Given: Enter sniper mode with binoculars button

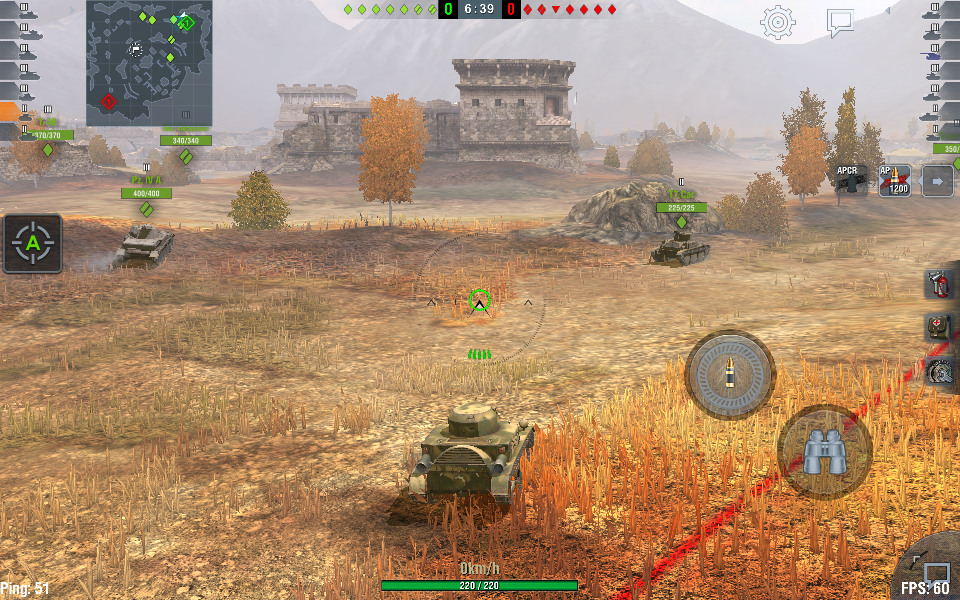Looking at the screenshot, I should point(825,452).
